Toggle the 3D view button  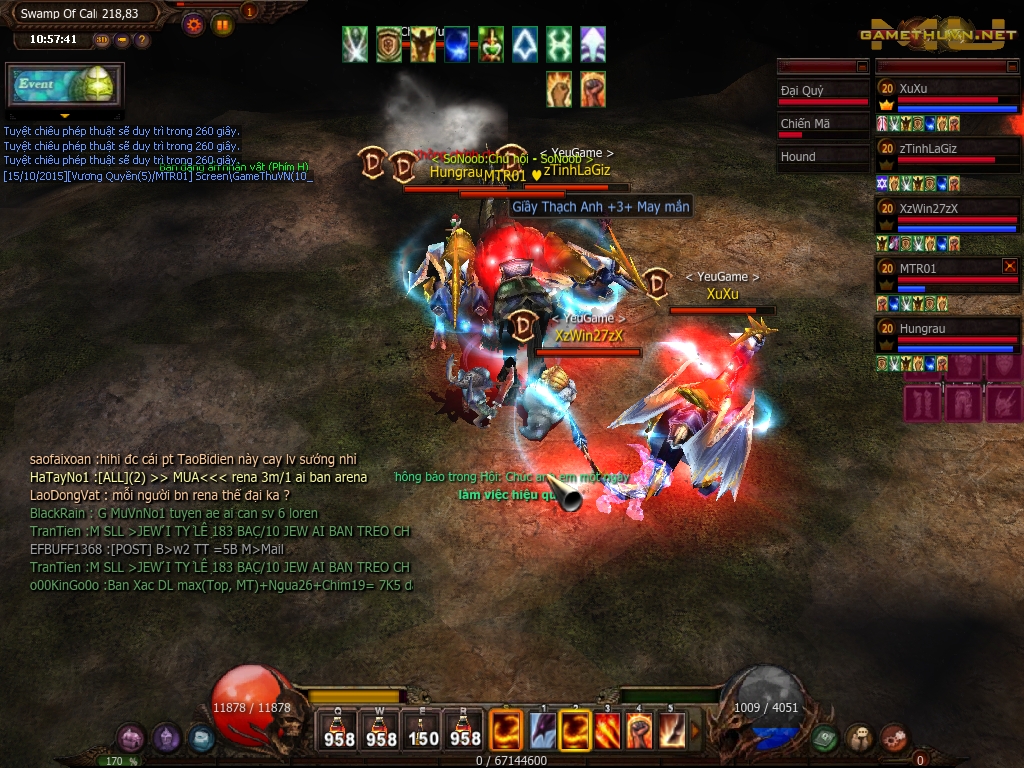(x=102, y=40)
